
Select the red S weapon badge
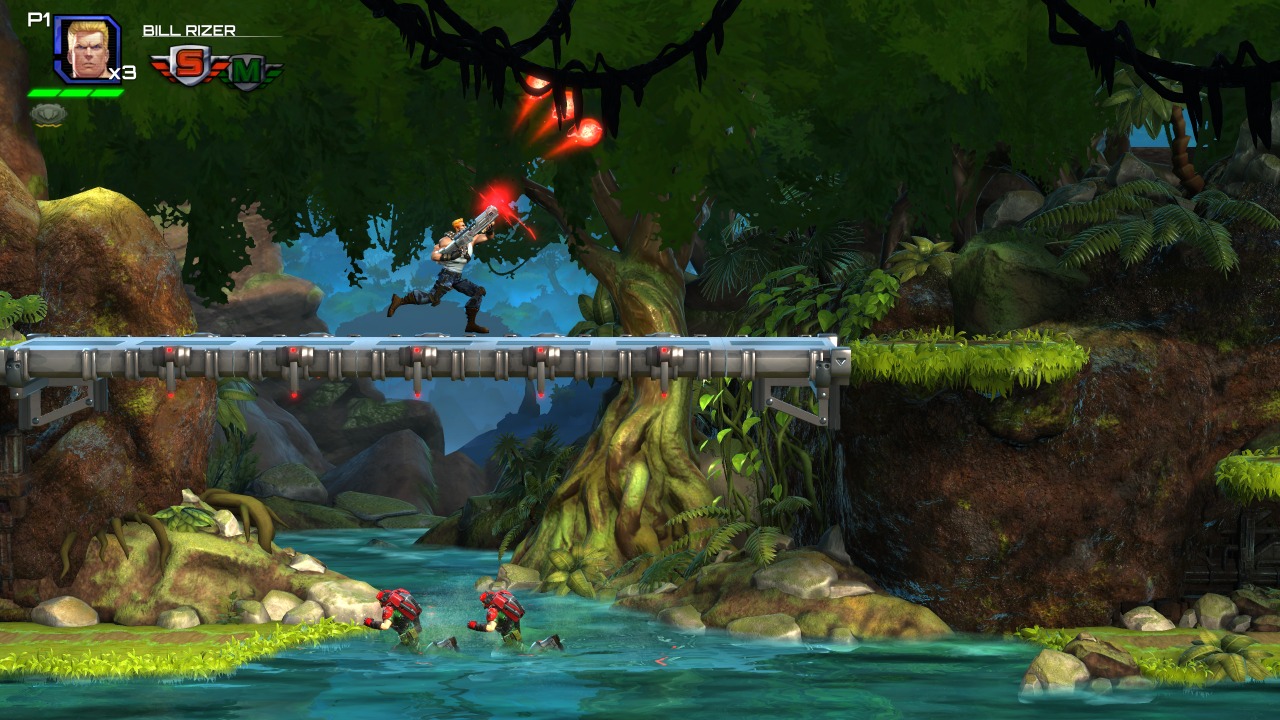click(x=187, y=66)
